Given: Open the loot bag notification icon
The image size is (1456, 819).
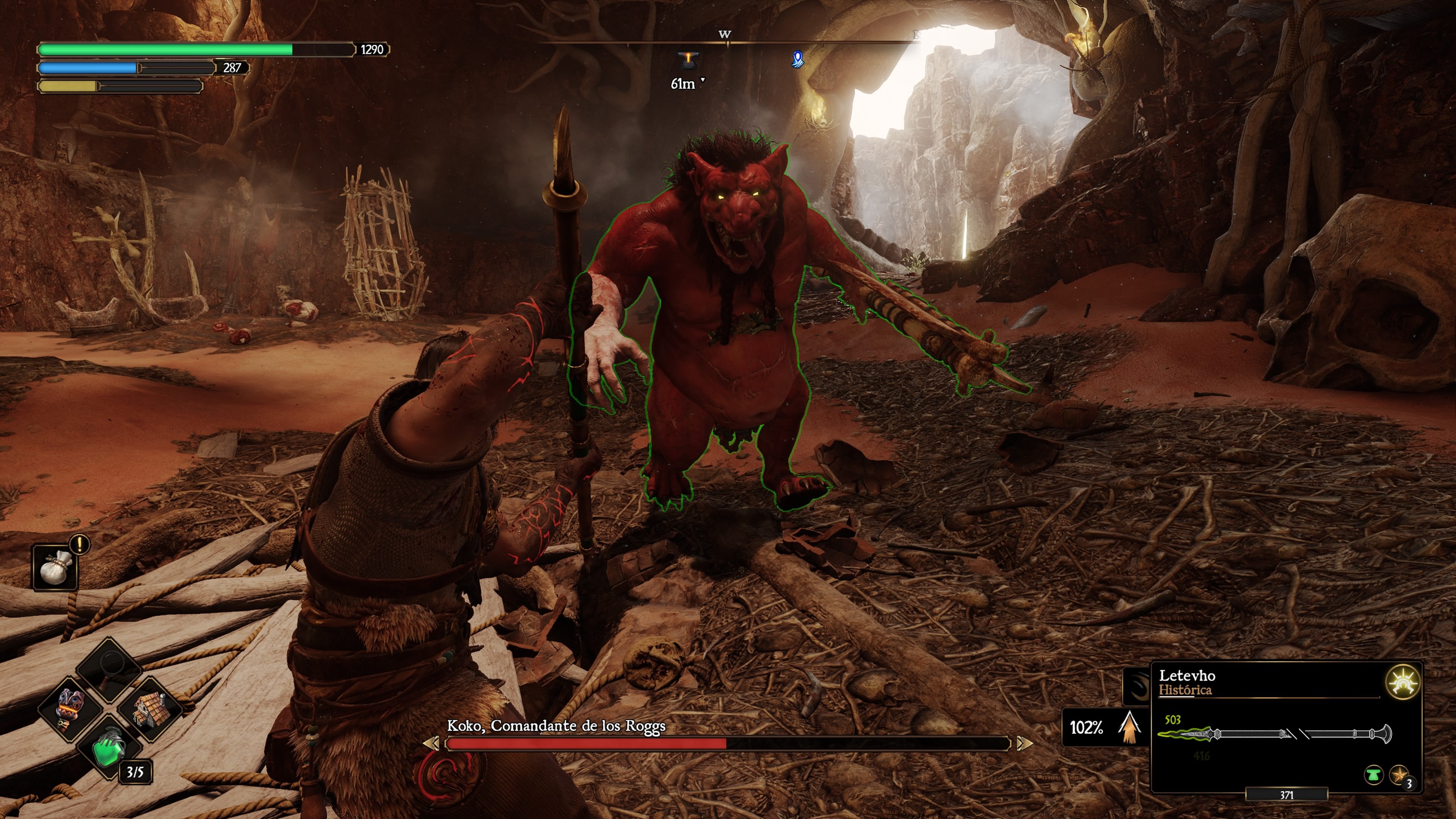Looking at the screenshot, I should 55,568.
